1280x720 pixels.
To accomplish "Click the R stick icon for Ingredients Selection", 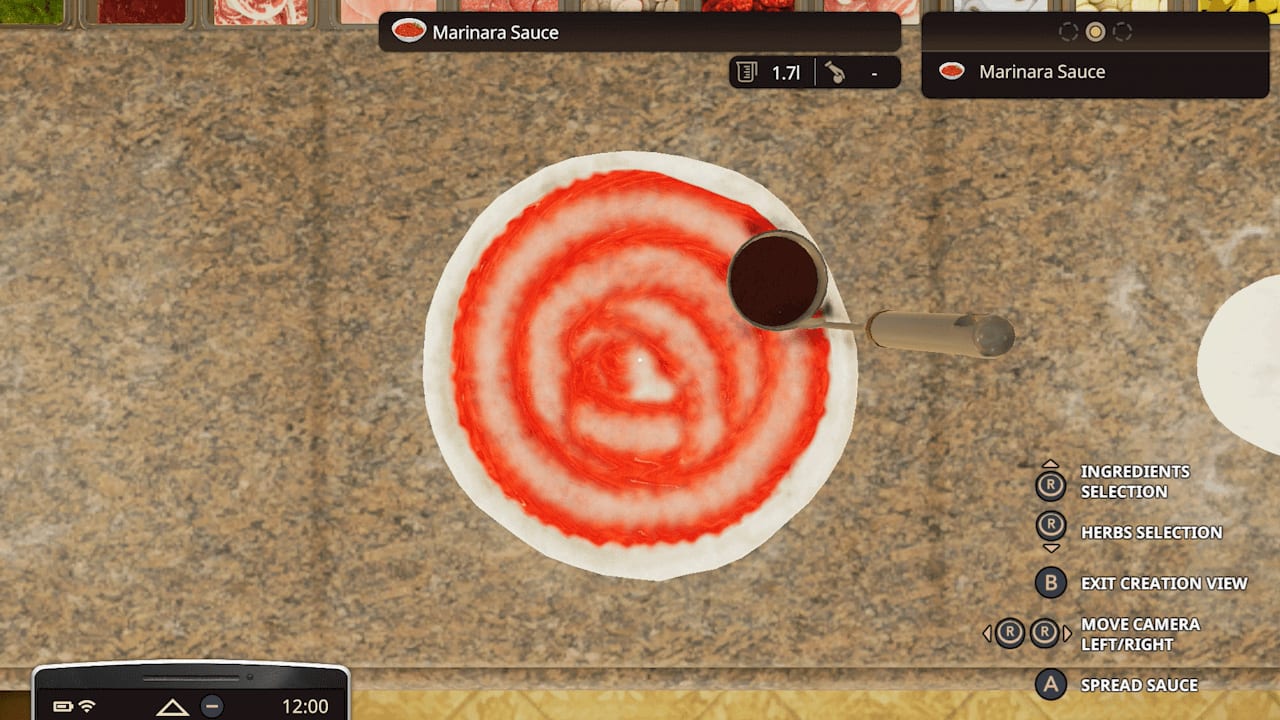I will pyautogui.click(x=1052, y=484).
